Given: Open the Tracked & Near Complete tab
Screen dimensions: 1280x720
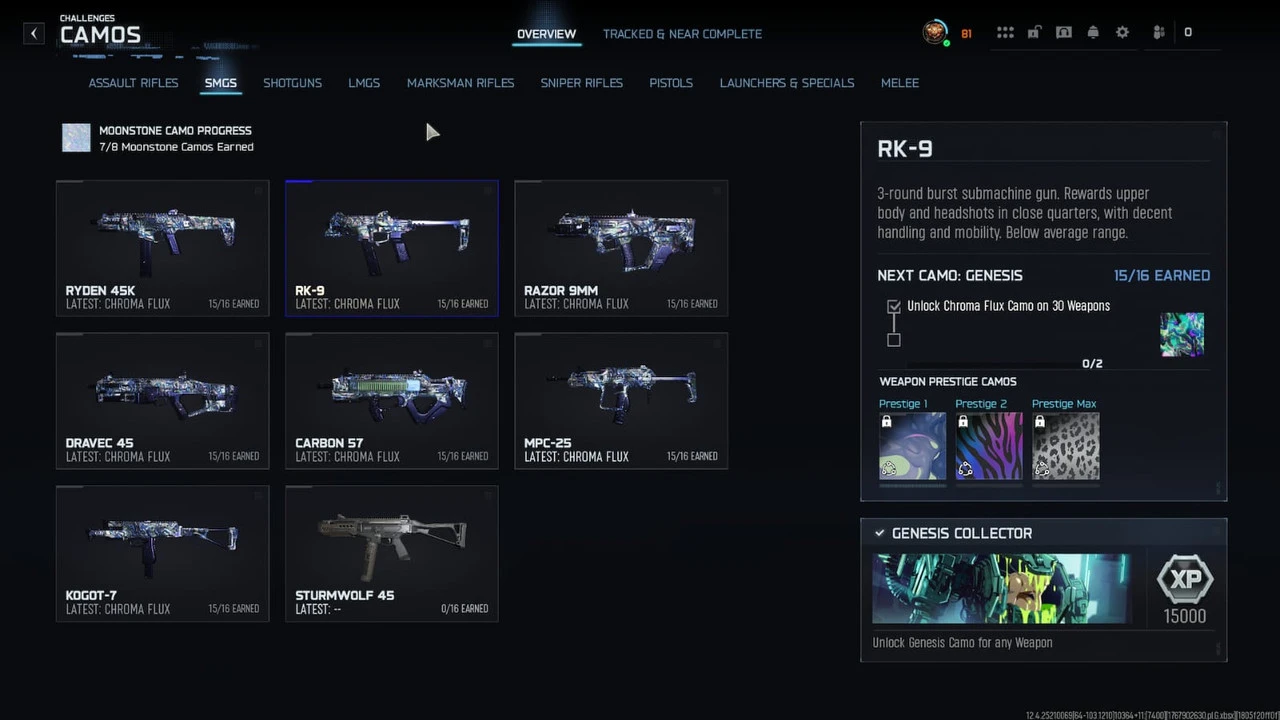Looking at the screenshot, I should (682, 33).
